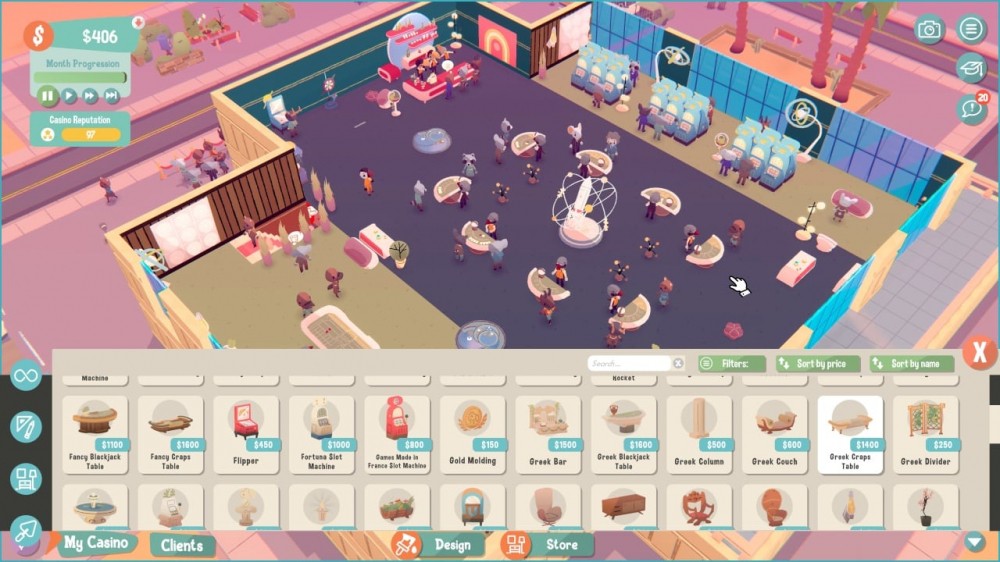1000x562 pixels.
Task: Open the hamburger main menu
Action: pyautogui.click(x=970, y=29)
